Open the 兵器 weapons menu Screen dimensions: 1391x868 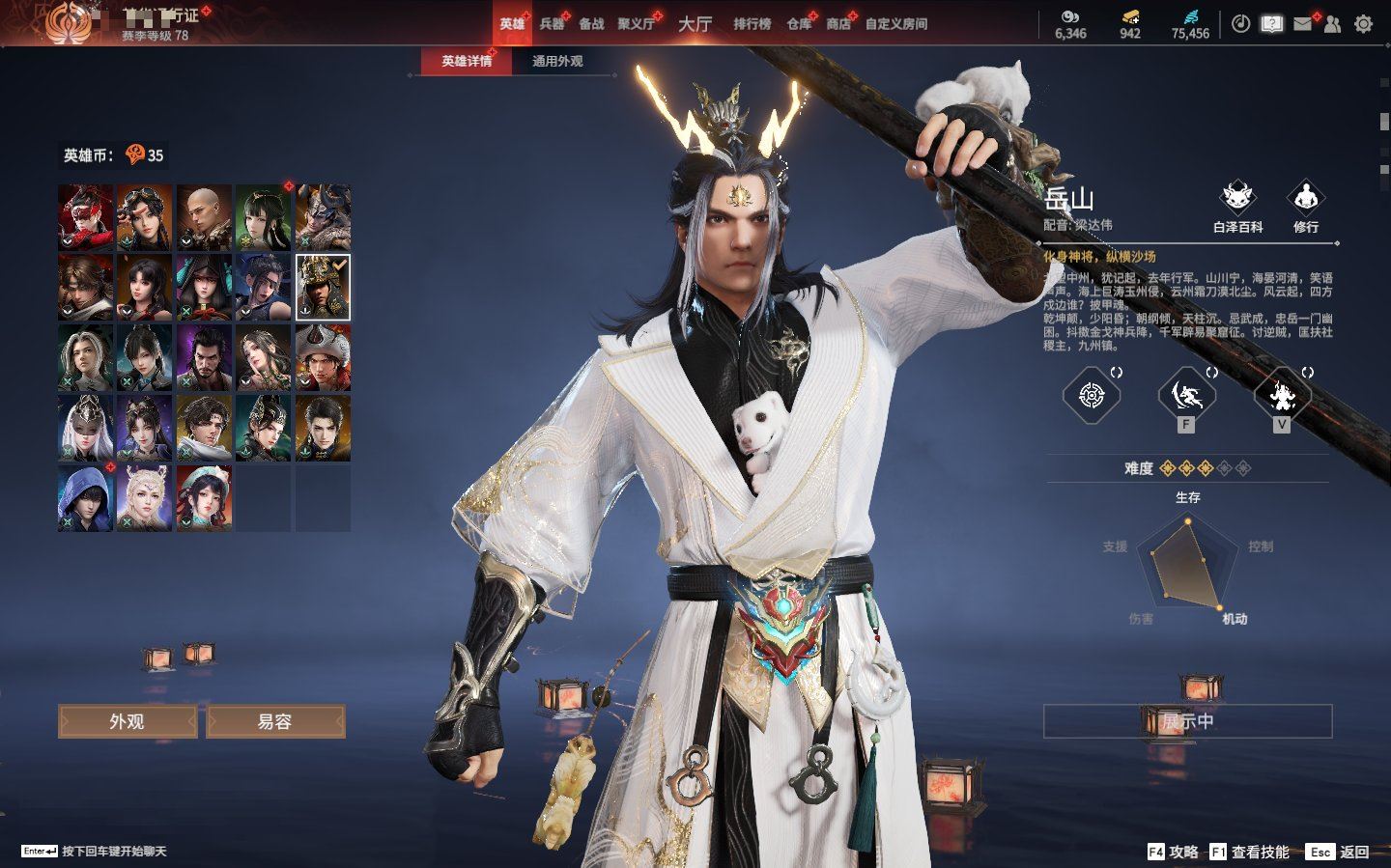click(x=552, y=23)
